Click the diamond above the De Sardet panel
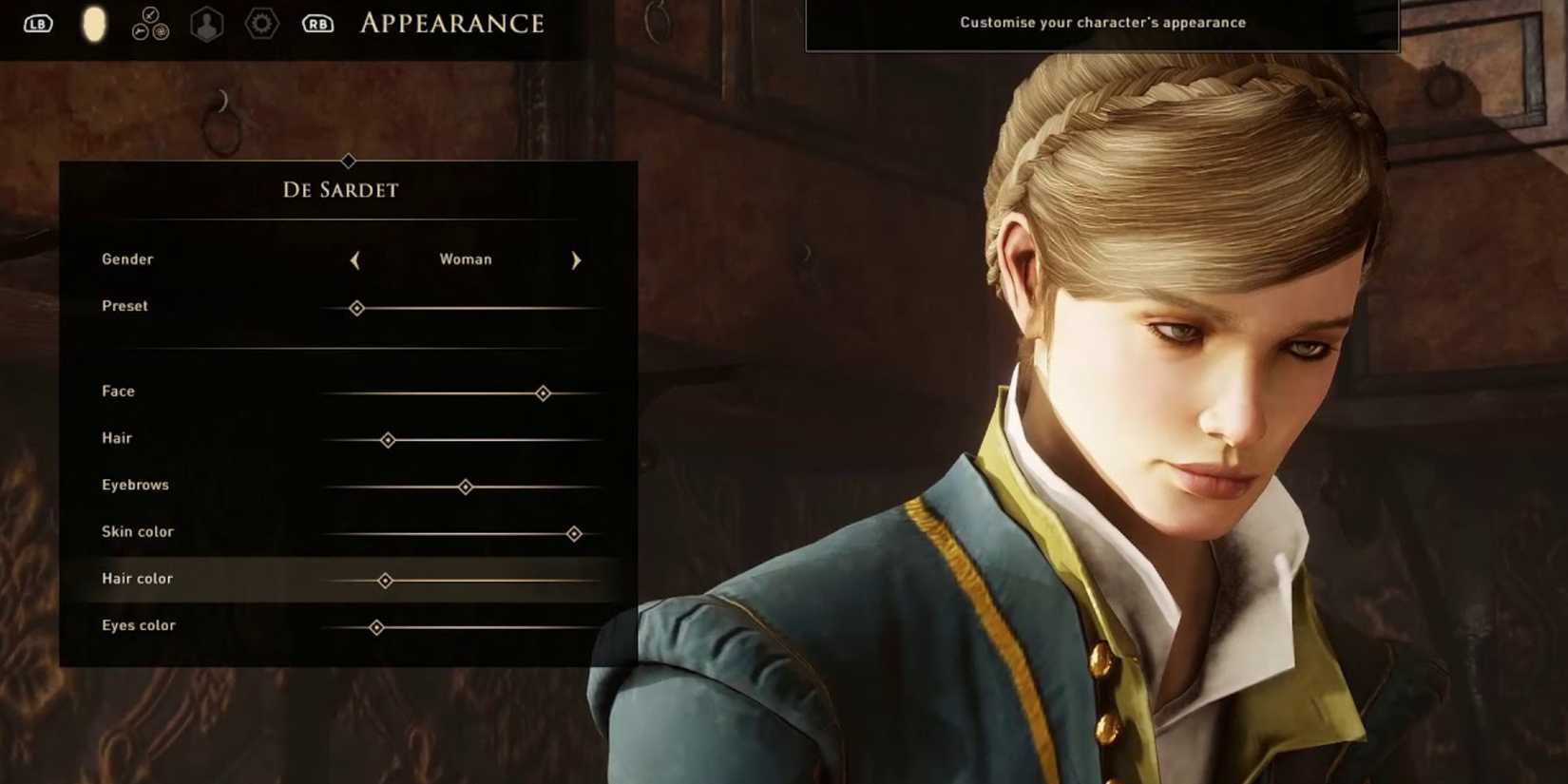The width and height of the screenshot is (1568, 784). (x=348, y=162)
